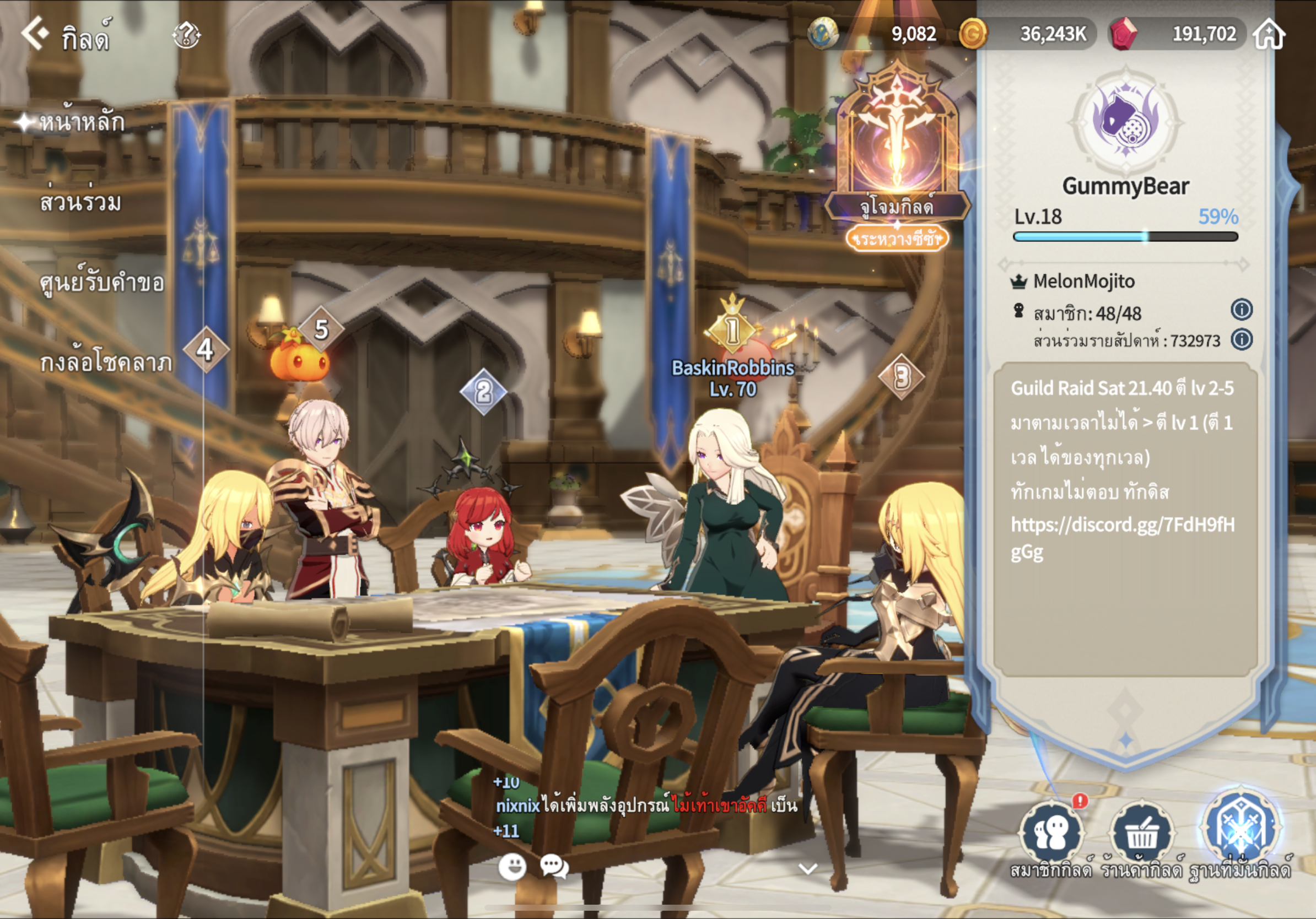Collapse the chat with the down chevron

(807, 869)
